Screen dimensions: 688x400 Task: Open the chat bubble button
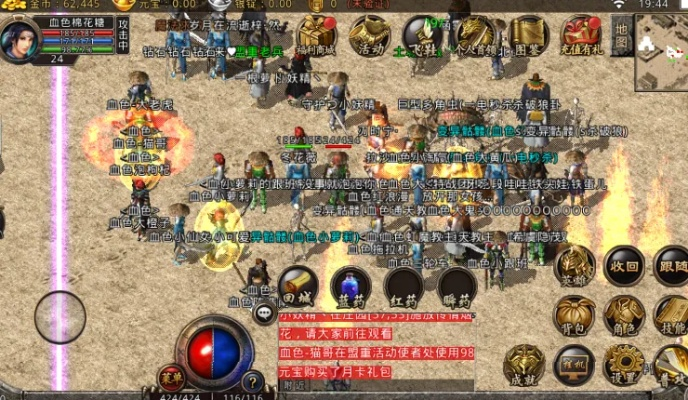265,315
